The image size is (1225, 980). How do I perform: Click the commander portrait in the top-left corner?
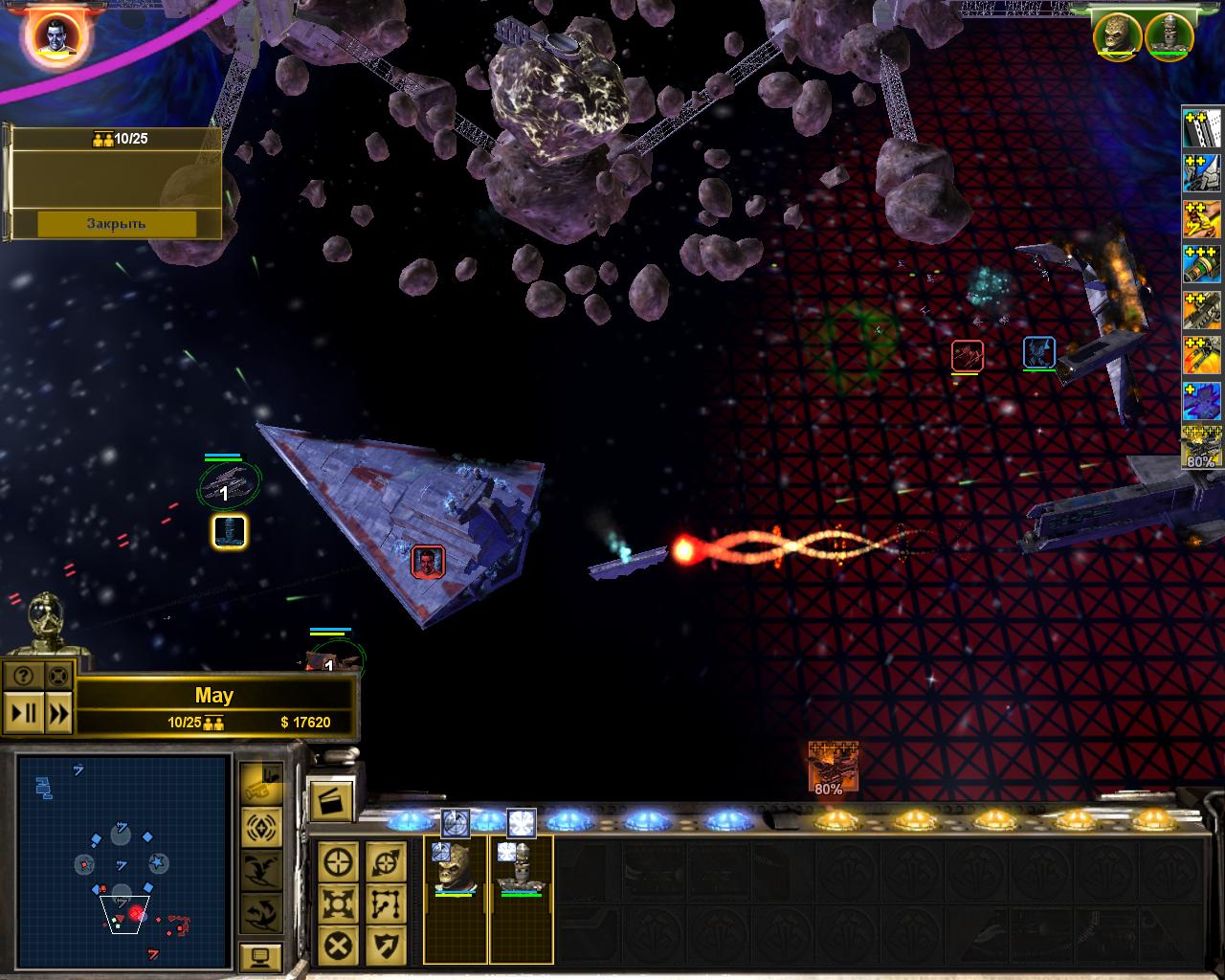(56, 36)
